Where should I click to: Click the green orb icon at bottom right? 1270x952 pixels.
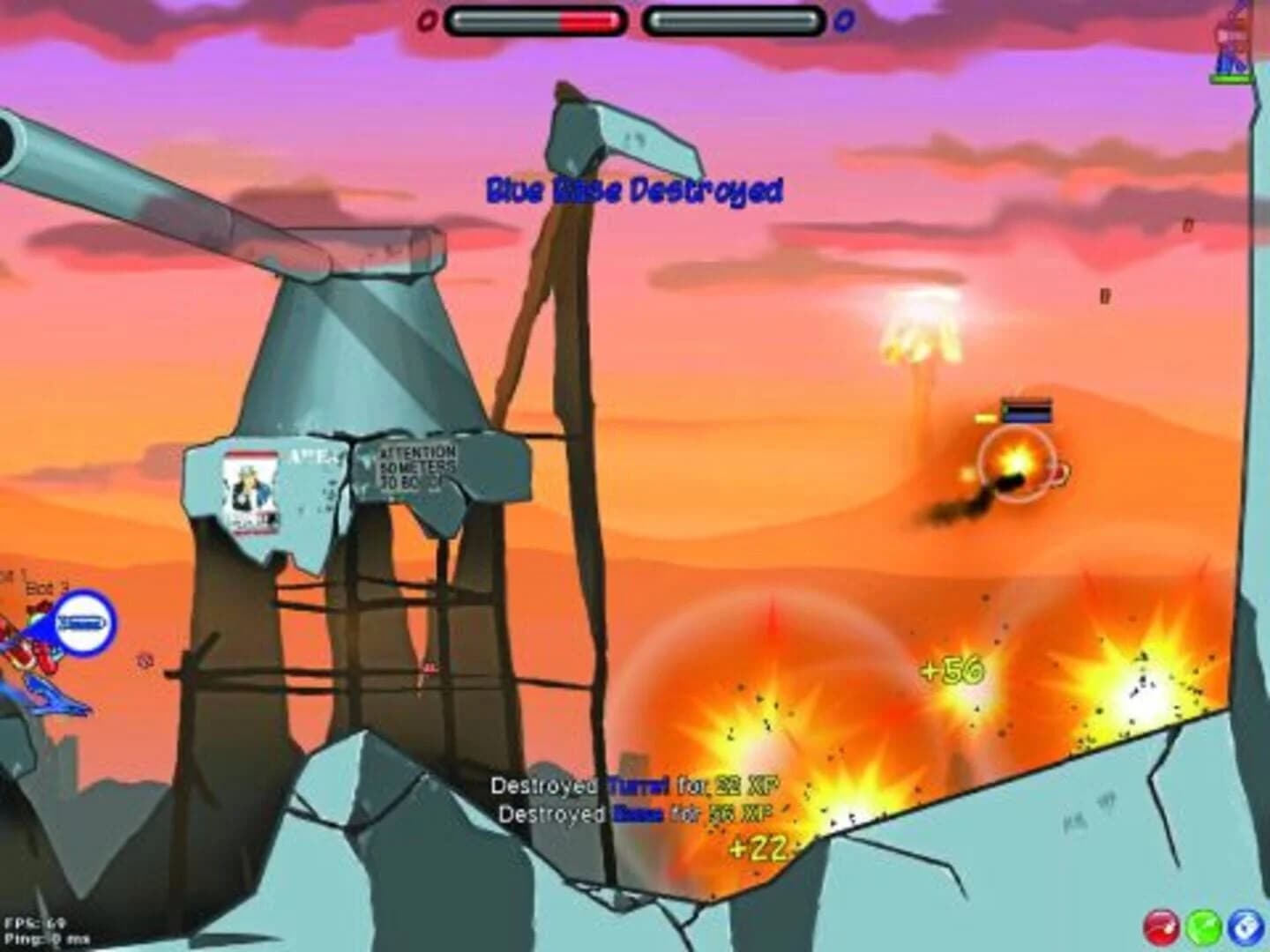coord(1202,926)
